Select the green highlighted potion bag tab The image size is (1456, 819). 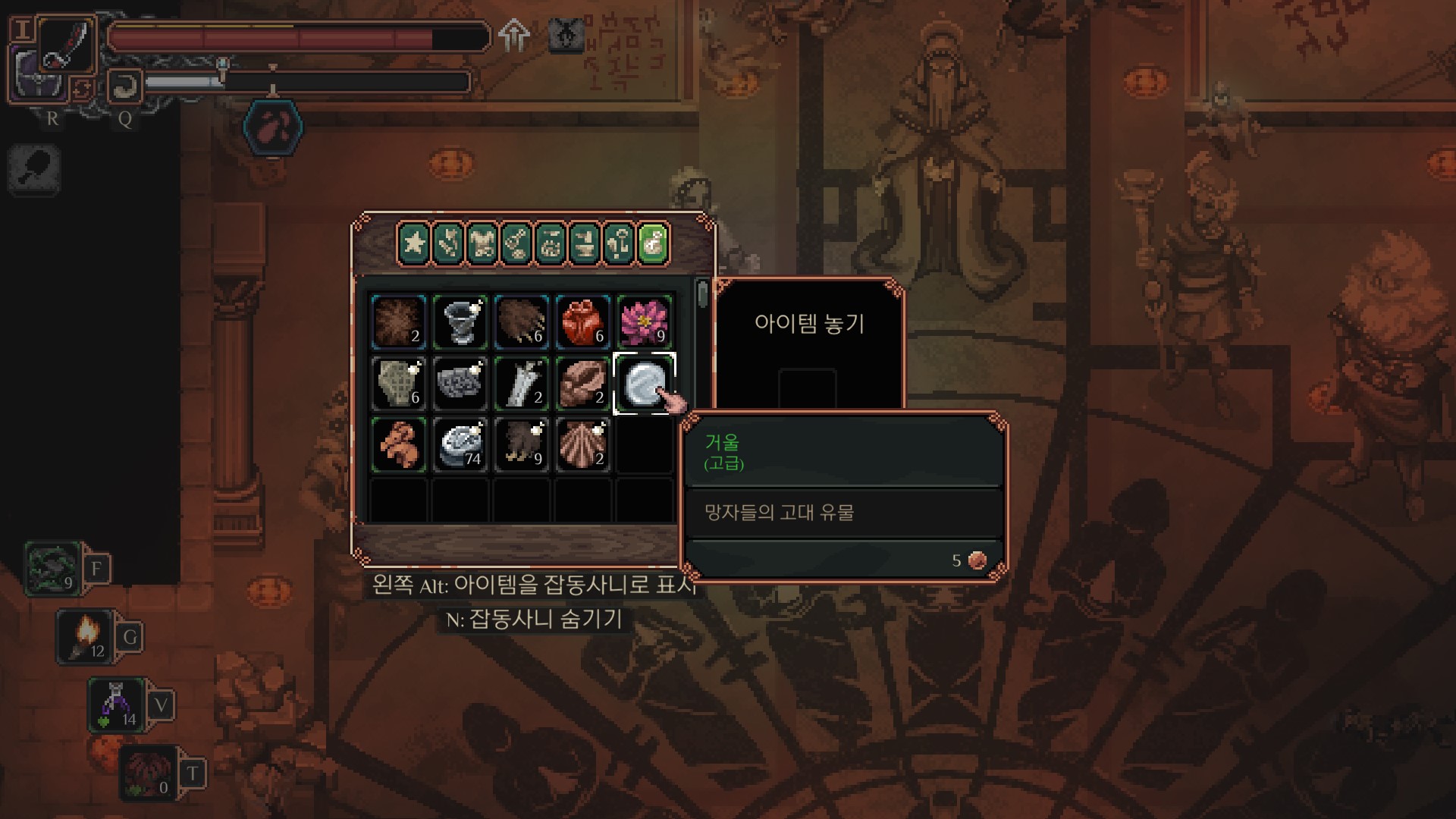(653, 243)
